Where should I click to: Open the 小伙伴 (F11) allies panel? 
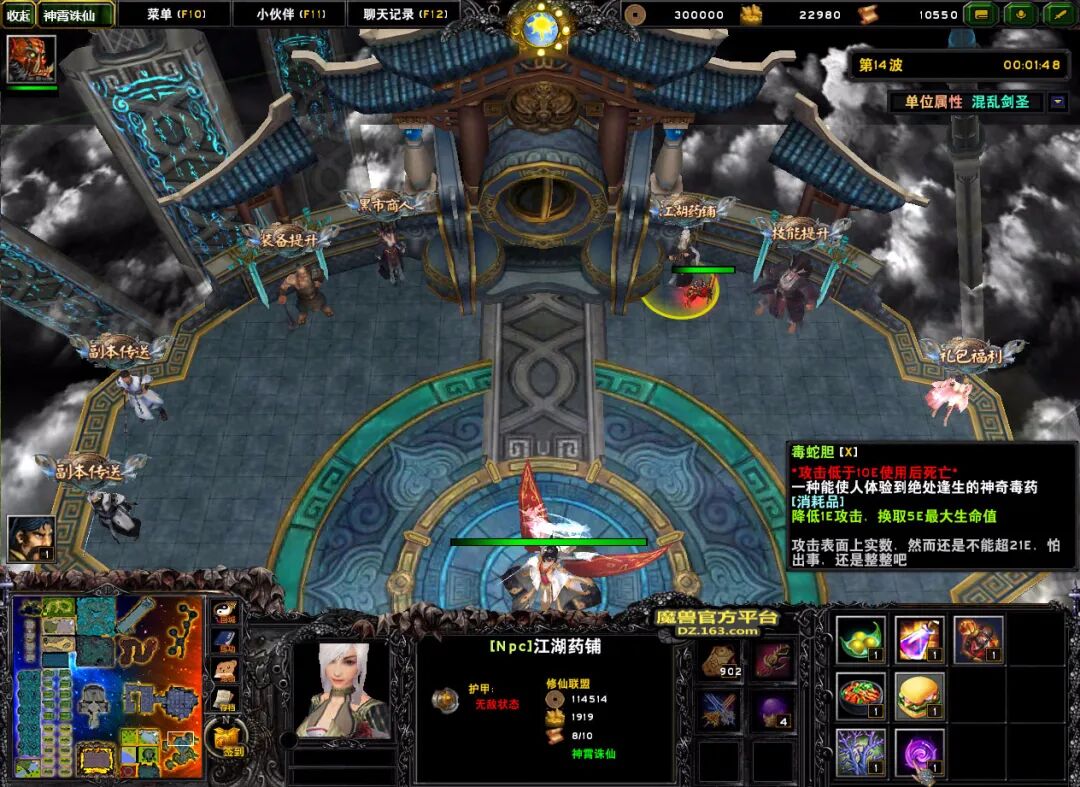pyautogui.click(x=290, y=14)
